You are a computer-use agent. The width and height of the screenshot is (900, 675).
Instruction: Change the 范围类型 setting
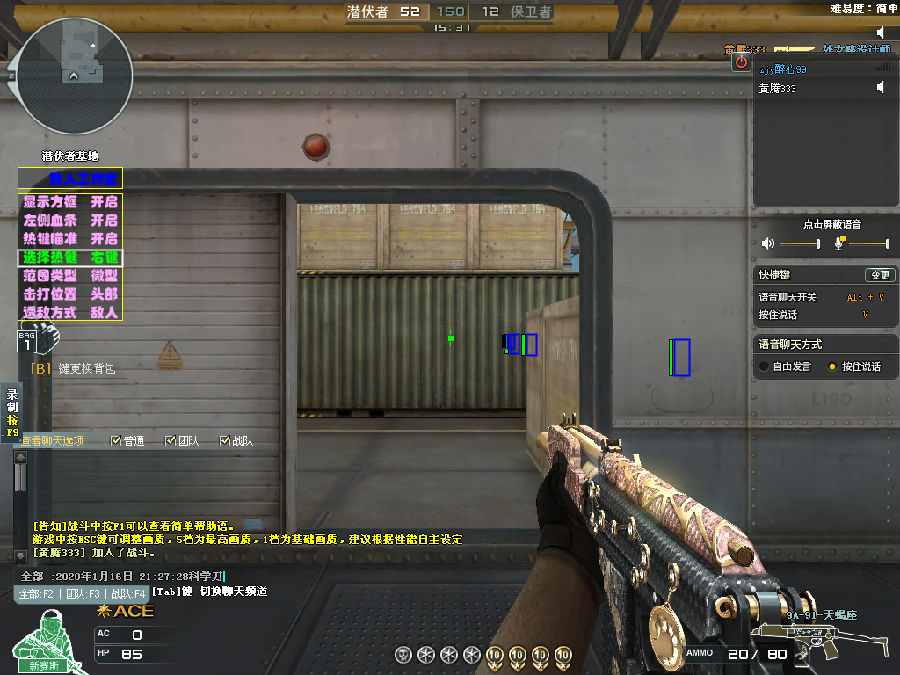(70, 276)
